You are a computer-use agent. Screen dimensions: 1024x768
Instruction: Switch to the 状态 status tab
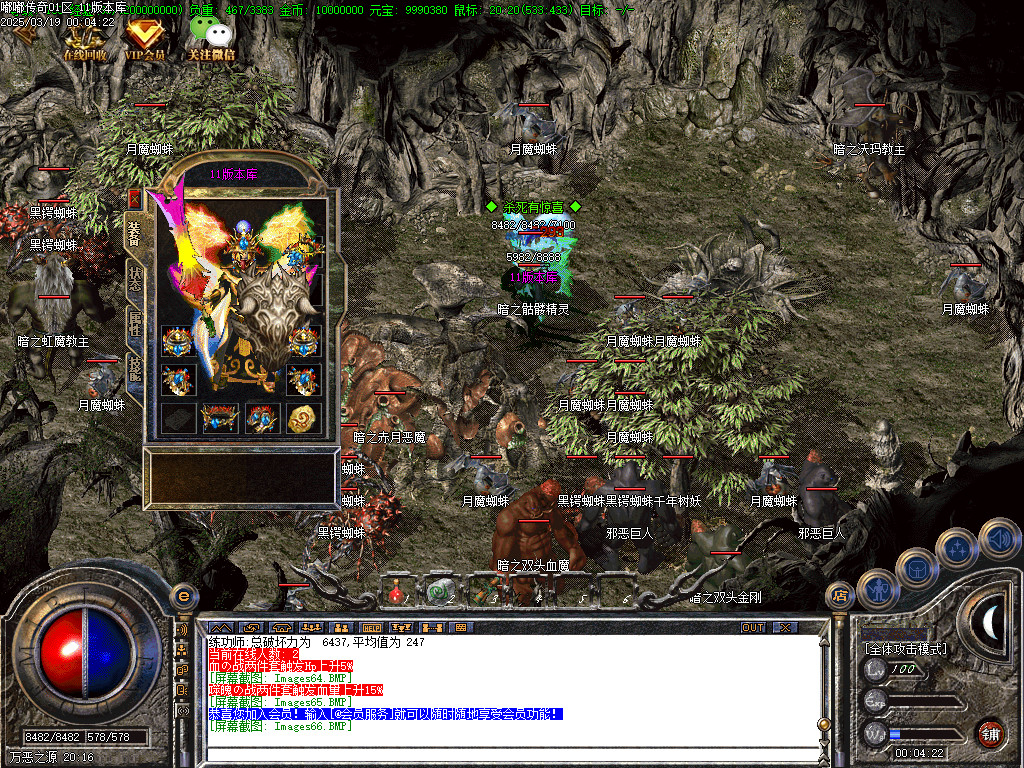pos(134,277)
